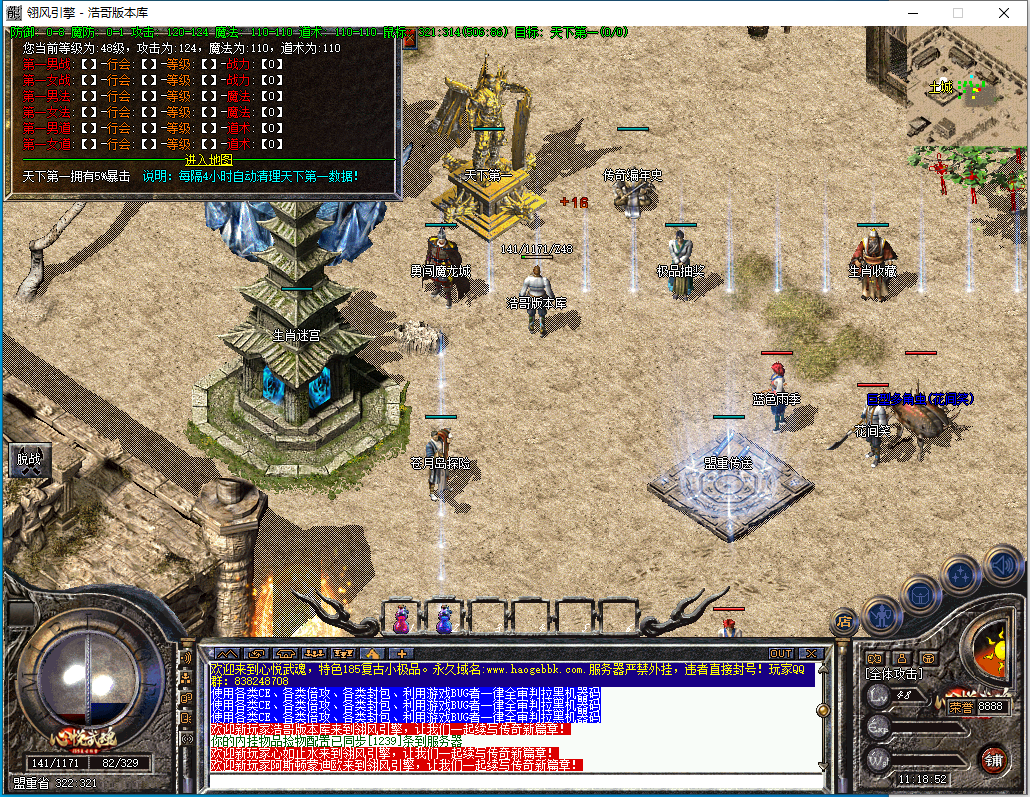This screenshot has width=1030, height=797.
Task: Click the OUT button on chat bar
Action: (x=781, y=654)
